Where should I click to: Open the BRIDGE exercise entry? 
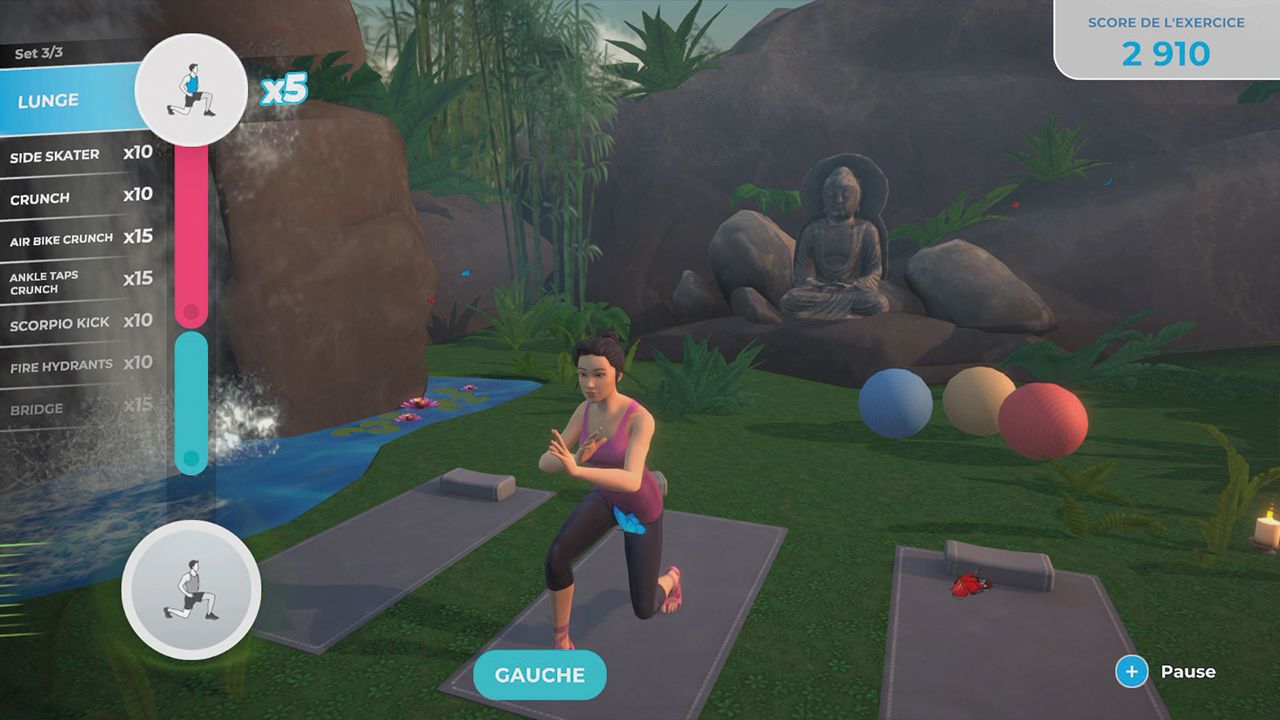pos(60,407)
